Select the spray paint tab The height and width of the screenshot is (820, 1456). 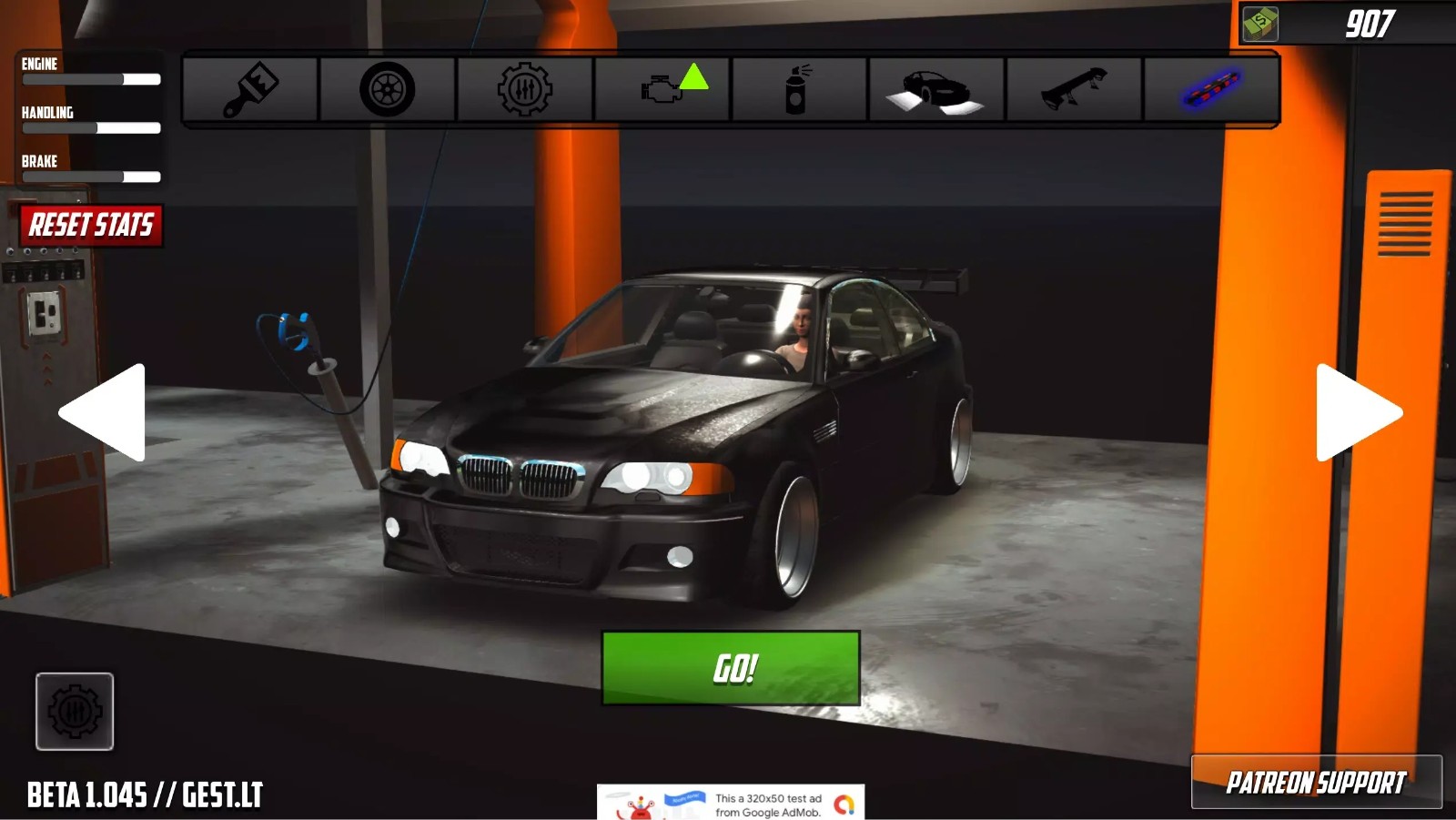click(799, 90)
